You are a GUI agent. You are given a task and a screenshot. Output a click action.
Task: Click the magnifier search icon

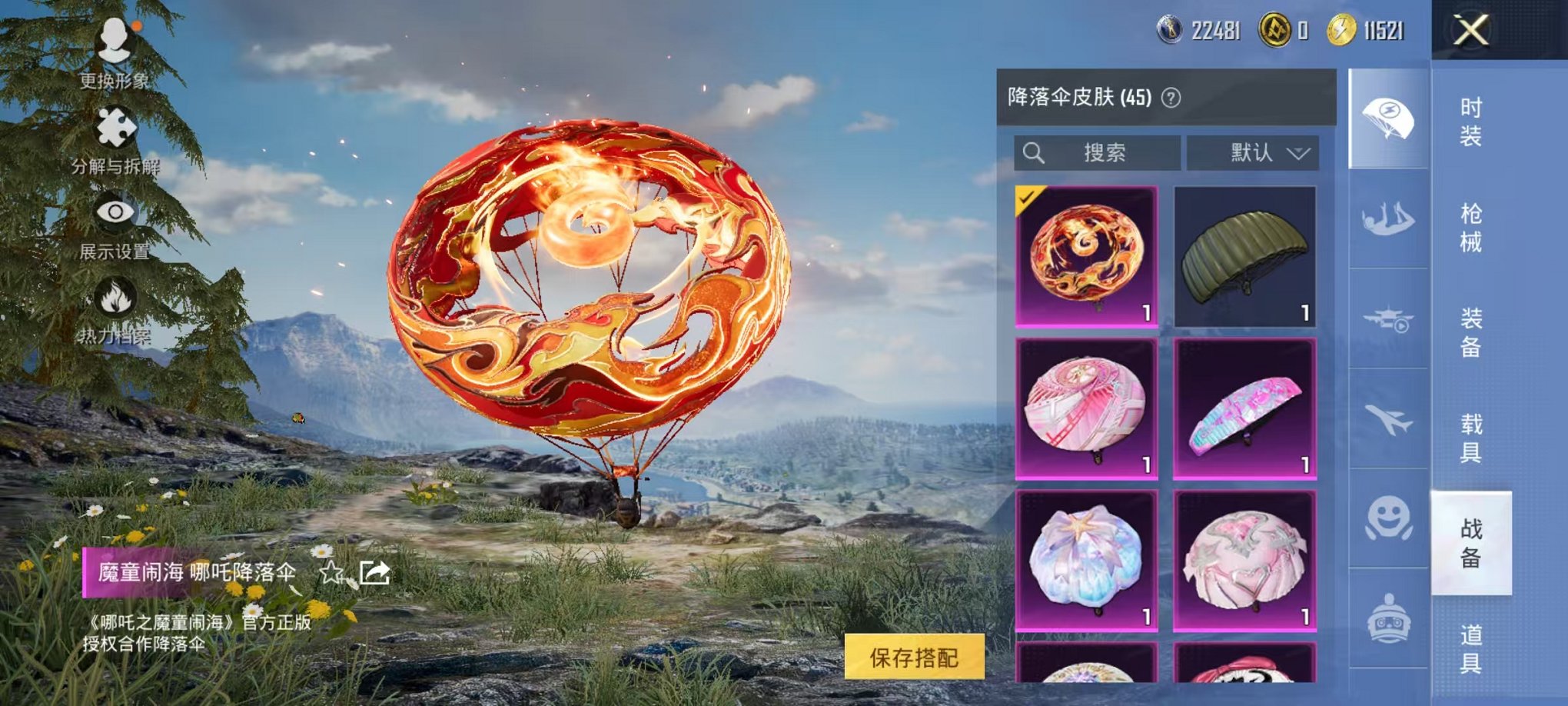click(x=1034, y=152)
